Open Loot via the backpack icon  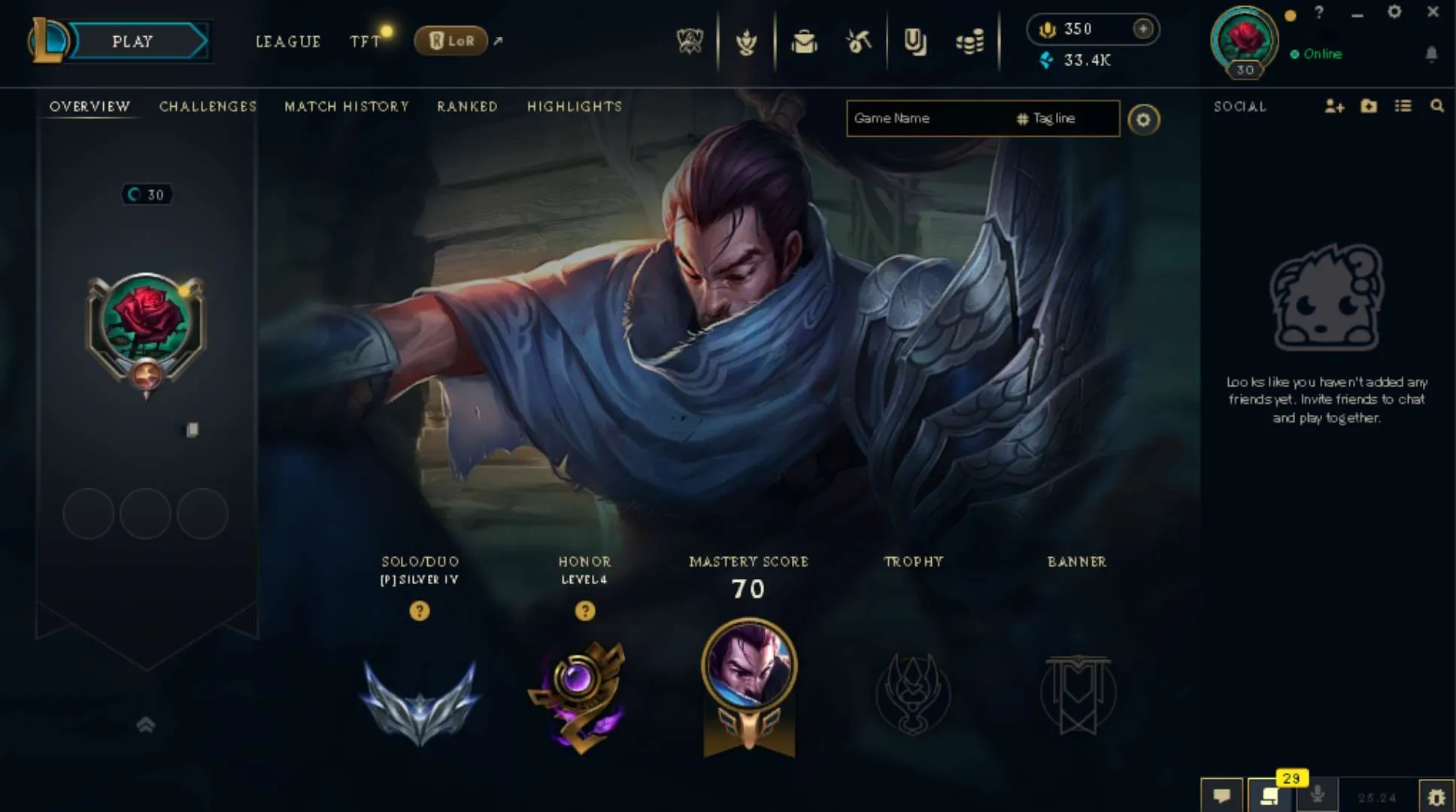(804, 43)
